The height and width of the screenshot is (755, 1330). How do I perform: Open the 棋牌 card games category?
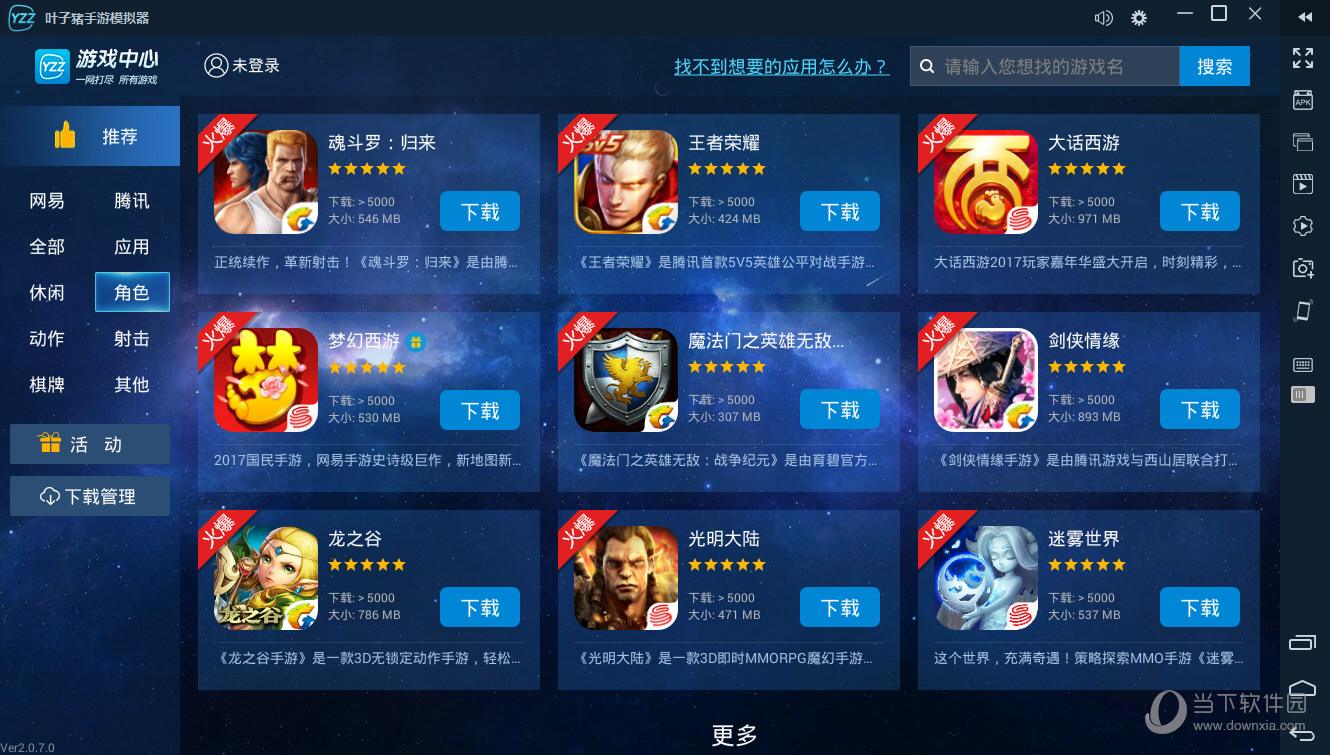[x=47, y=385]
